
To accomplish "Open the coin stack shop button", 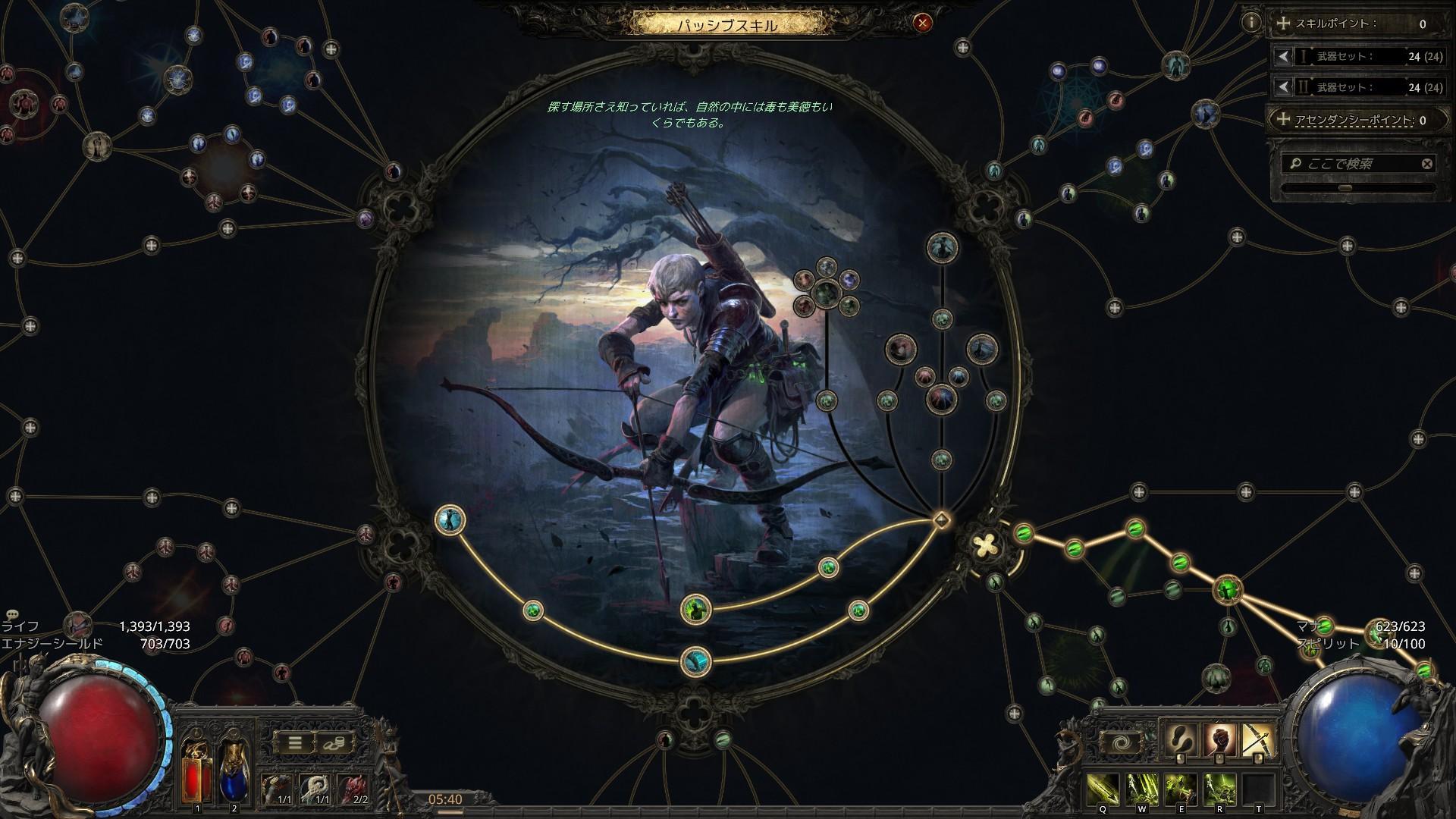I will point(334,742).
